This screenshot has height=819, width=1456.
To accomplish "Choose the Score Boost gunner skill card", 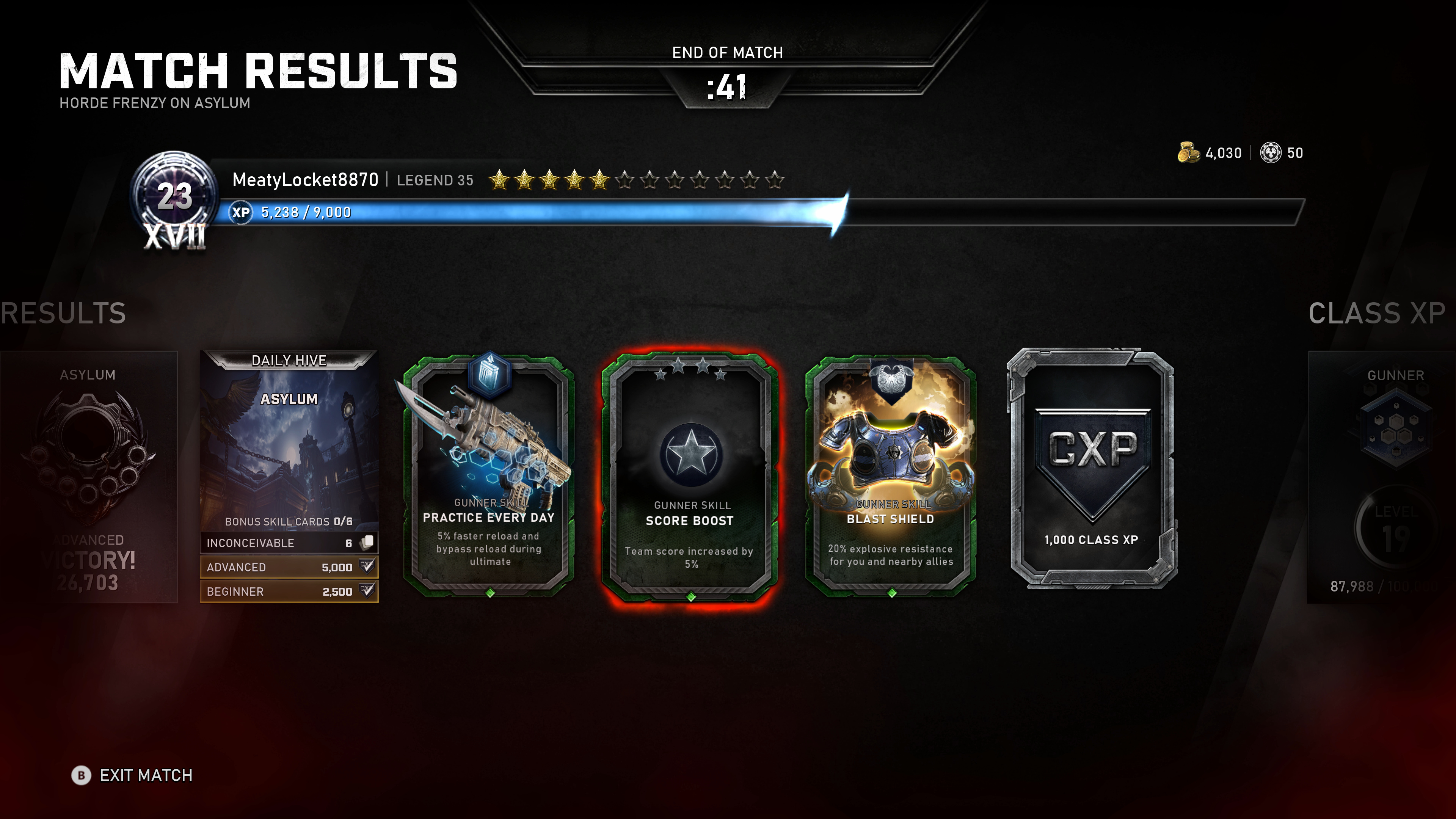I will [690, 476].
